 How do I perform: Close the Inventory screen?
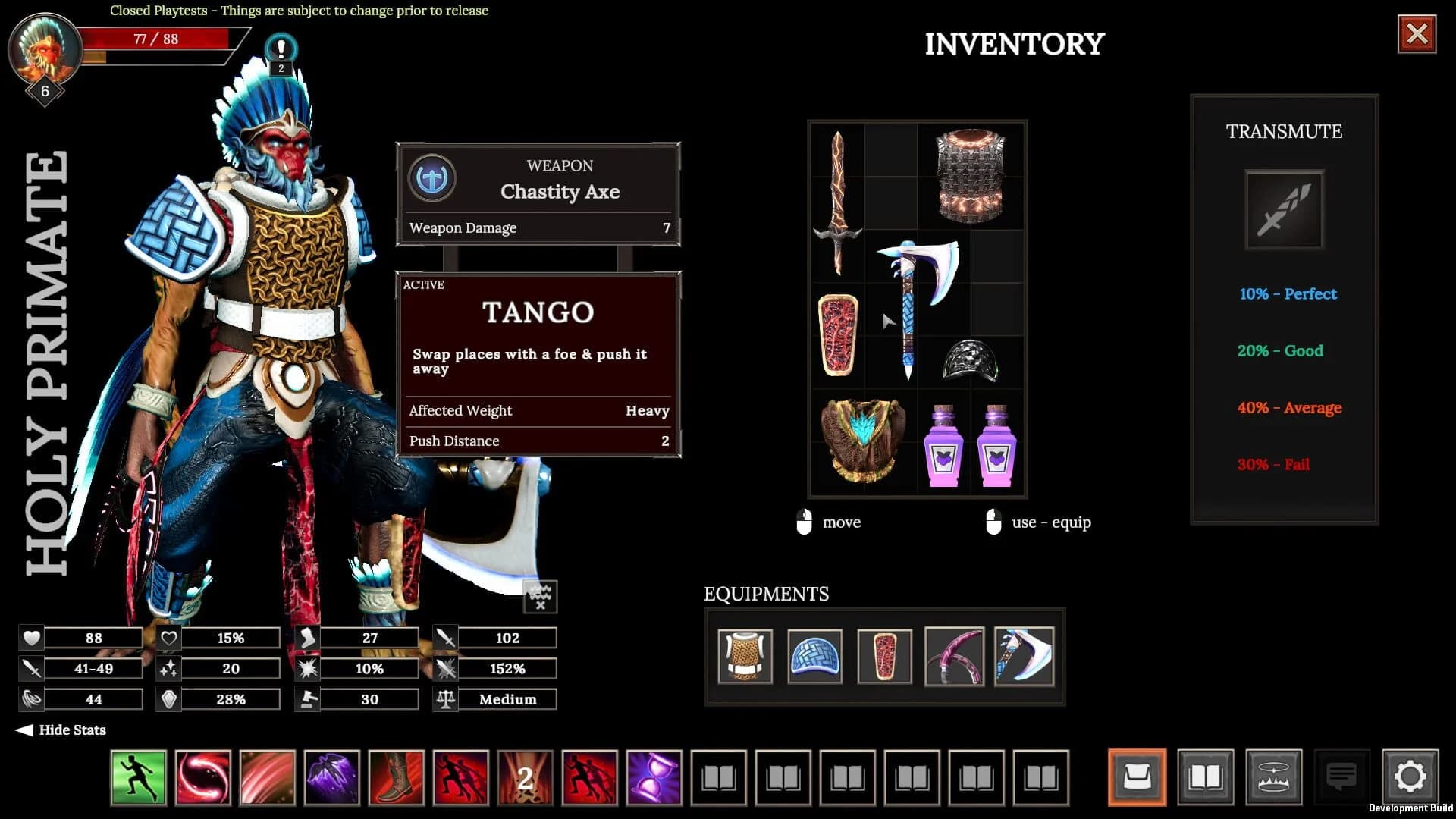(x=1417, y=32)
